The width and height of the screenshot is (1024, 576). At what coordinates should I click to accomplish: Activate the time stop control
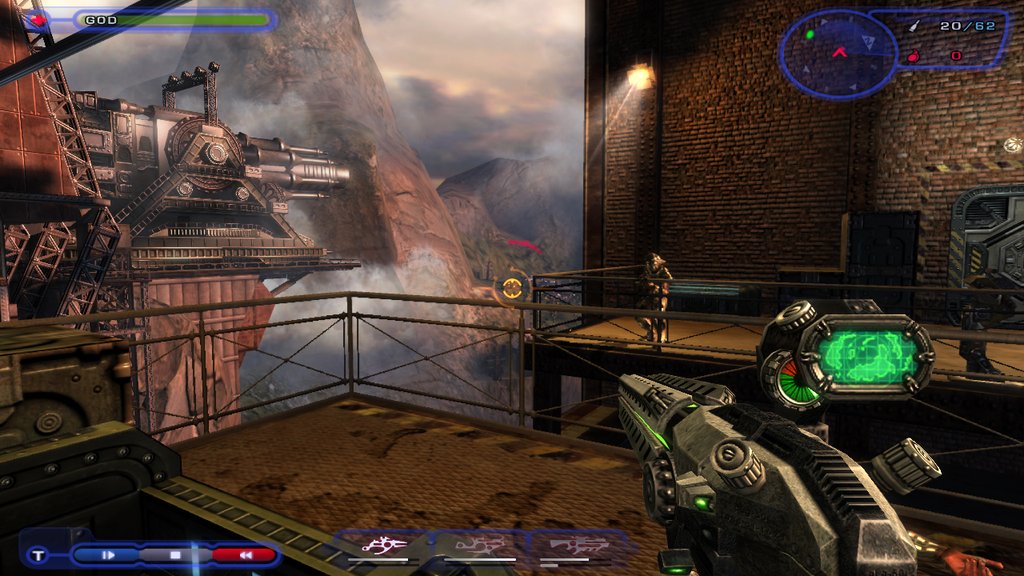click(x=174, y=554)
